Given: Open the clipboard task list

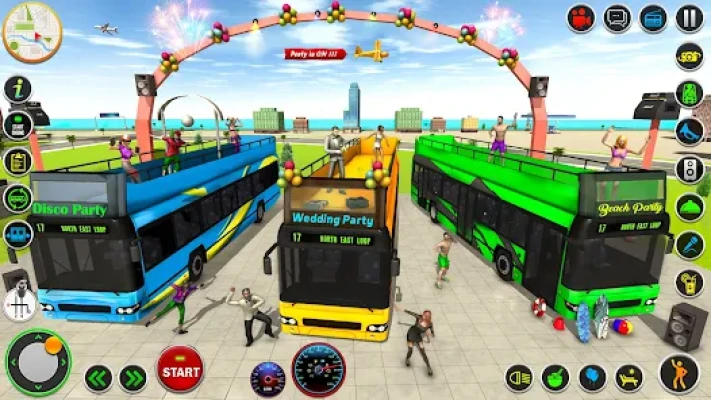Looking at the screenshot, I should click(18, 161).
